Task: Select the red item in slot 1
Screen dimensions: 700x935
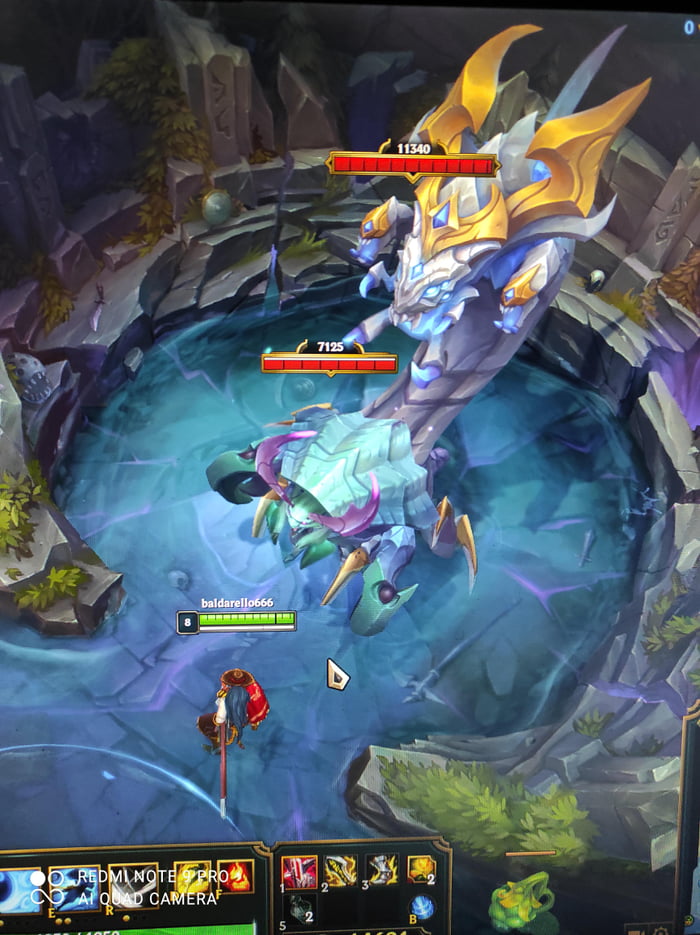Action: (x=299, y=872)
